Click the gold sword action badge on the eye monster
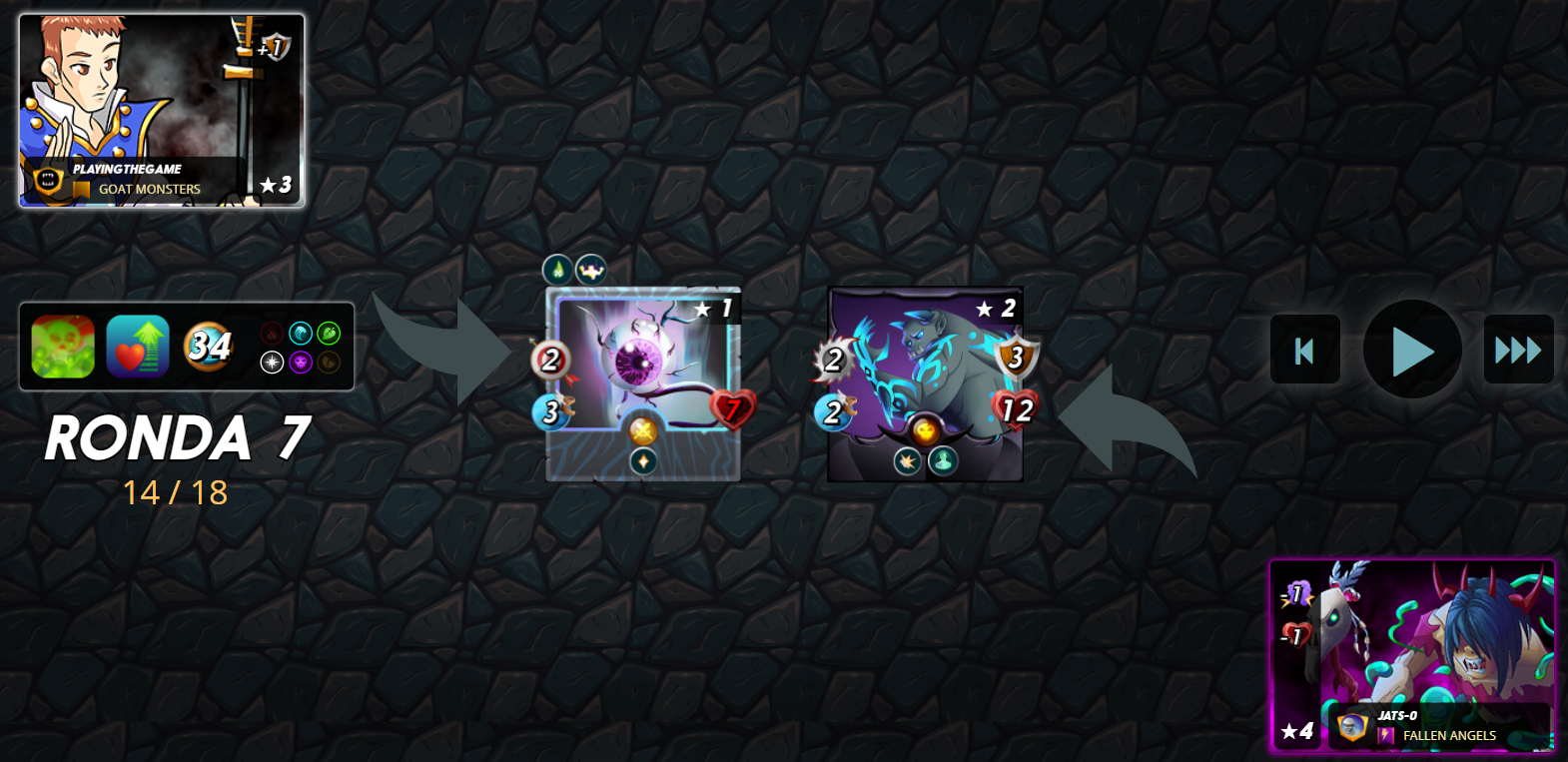The width and height of the screenshot is (1568, 762). click(x=644, y=431)
